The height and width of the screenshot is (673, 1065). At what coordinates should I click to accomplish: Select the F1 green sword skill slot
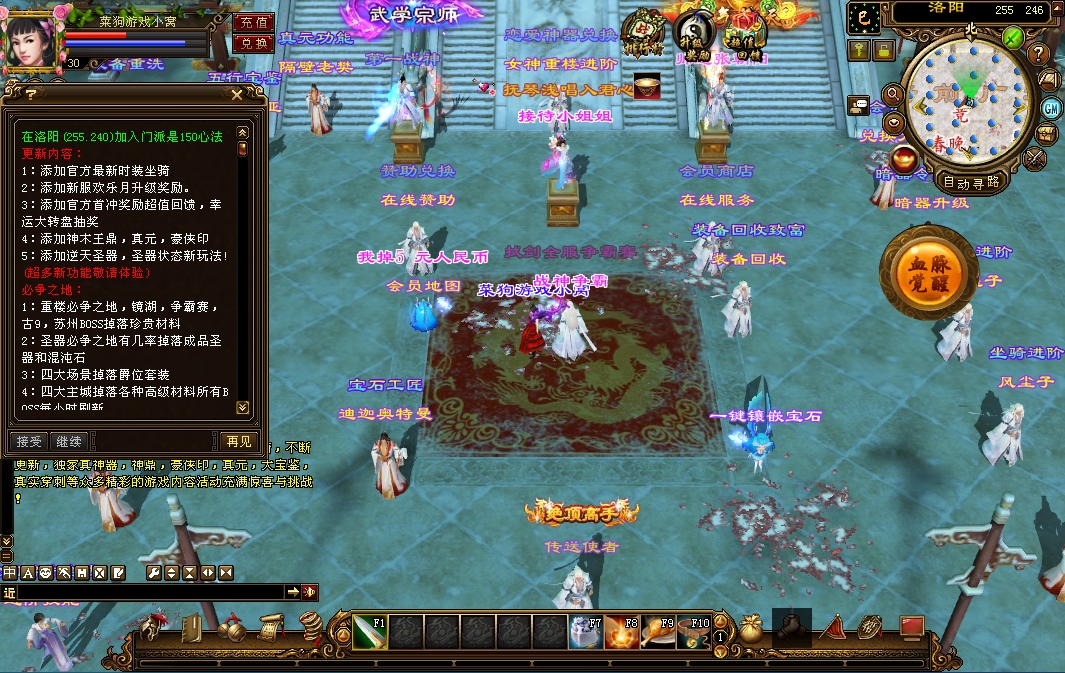tap(369, 632)
